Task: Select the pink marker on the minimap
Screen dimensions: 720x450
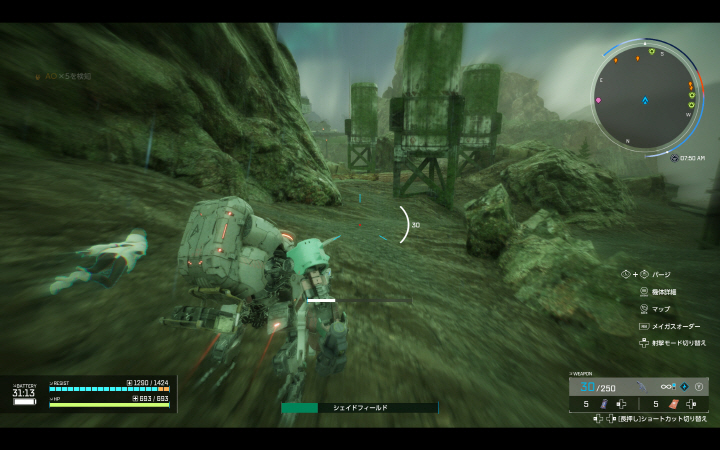Action: coord(598,100)
